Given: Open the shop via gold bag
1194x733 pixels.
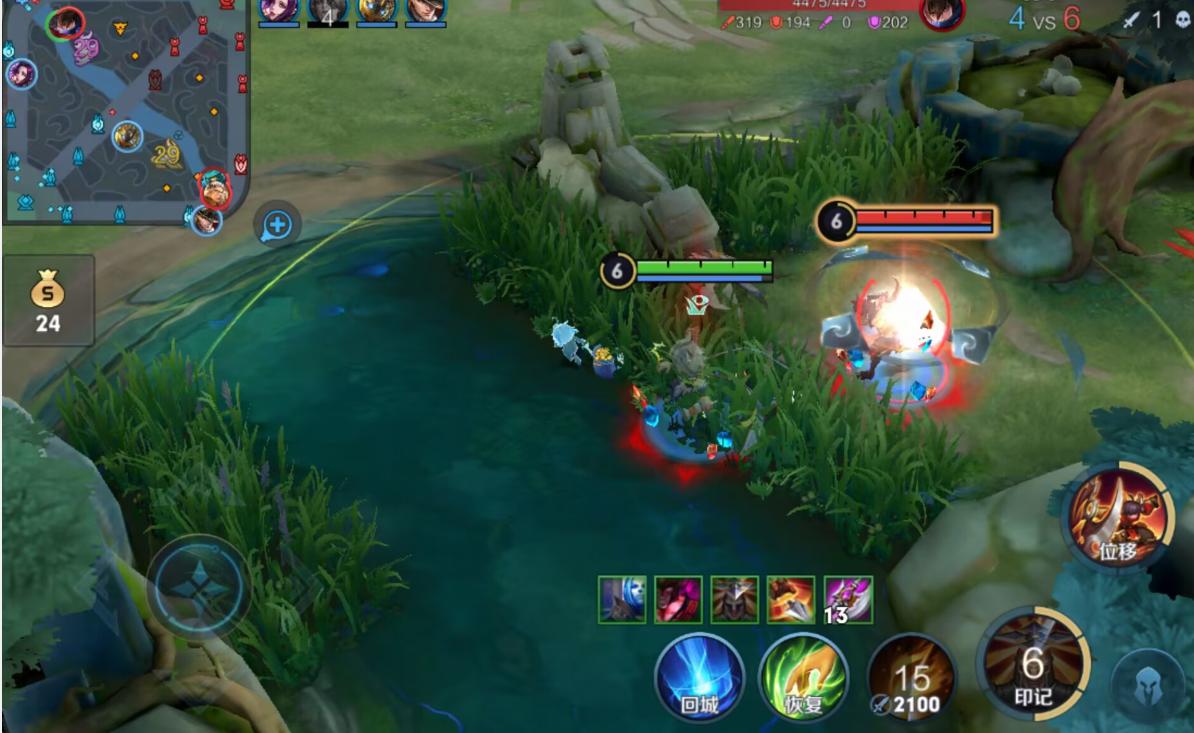Looking at the screenshot, I should (x=48, y=300).
